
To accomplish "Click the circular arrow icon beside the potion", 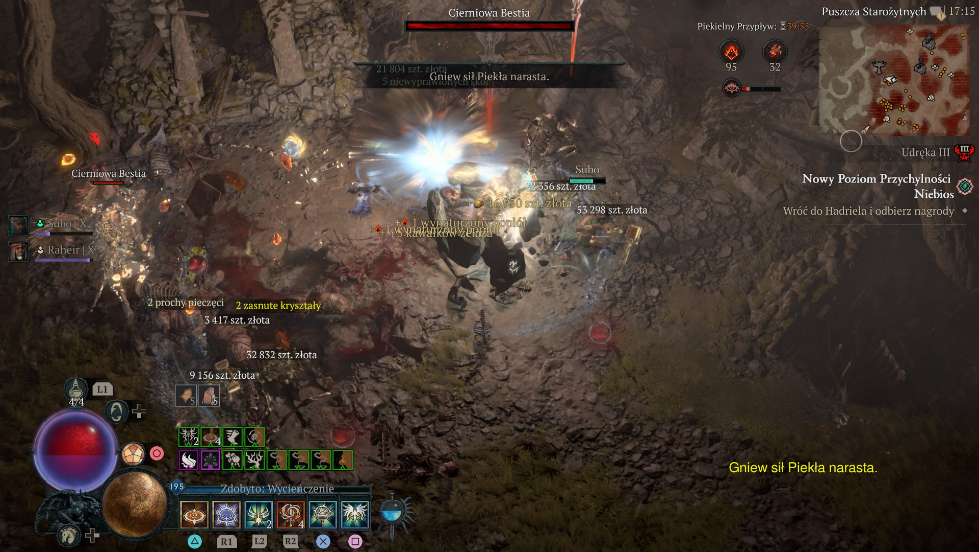I will [116, 410].
